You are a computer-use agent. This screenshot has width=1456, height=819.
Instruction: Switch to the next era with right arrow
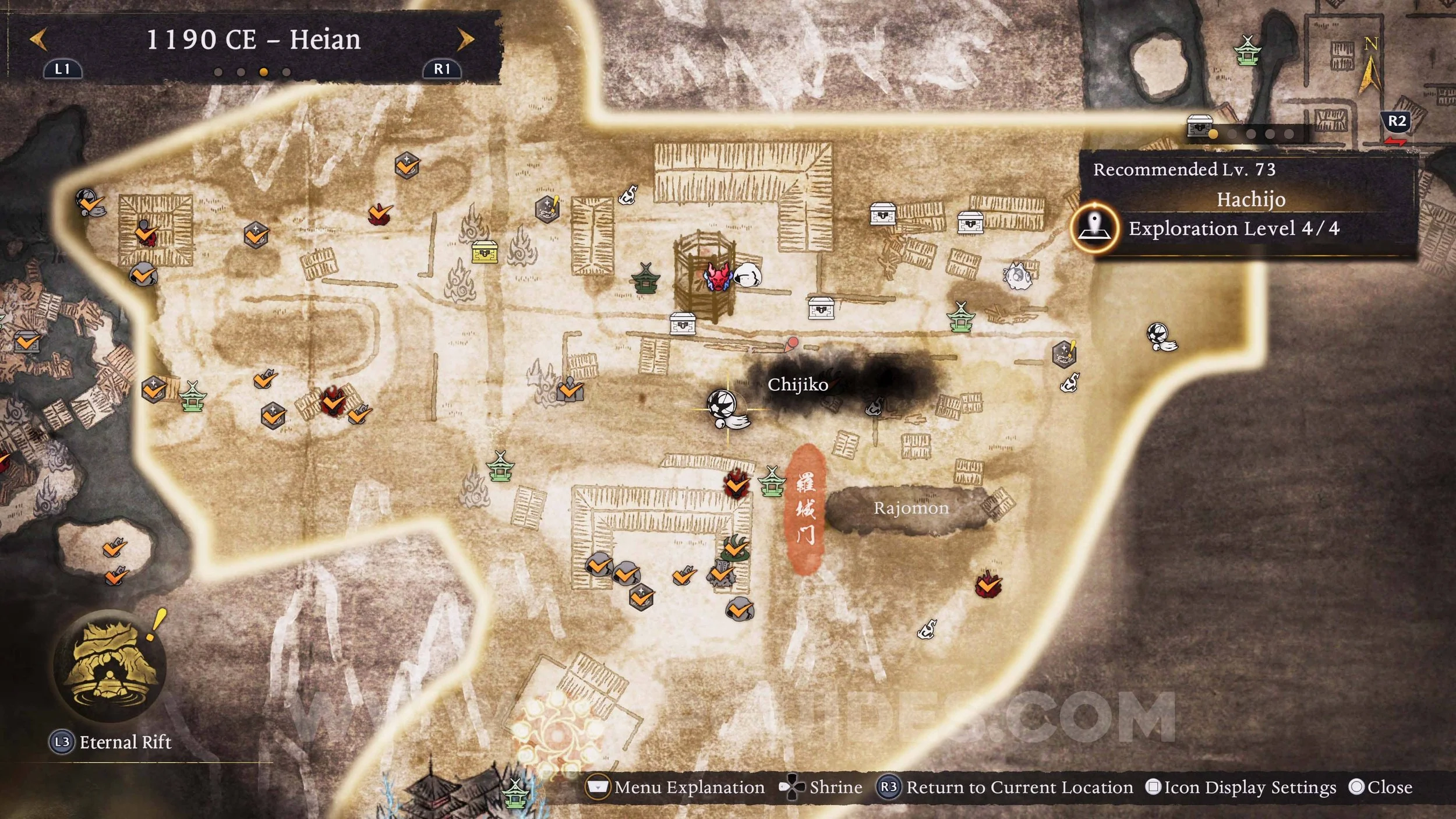[x=465, y=40]
